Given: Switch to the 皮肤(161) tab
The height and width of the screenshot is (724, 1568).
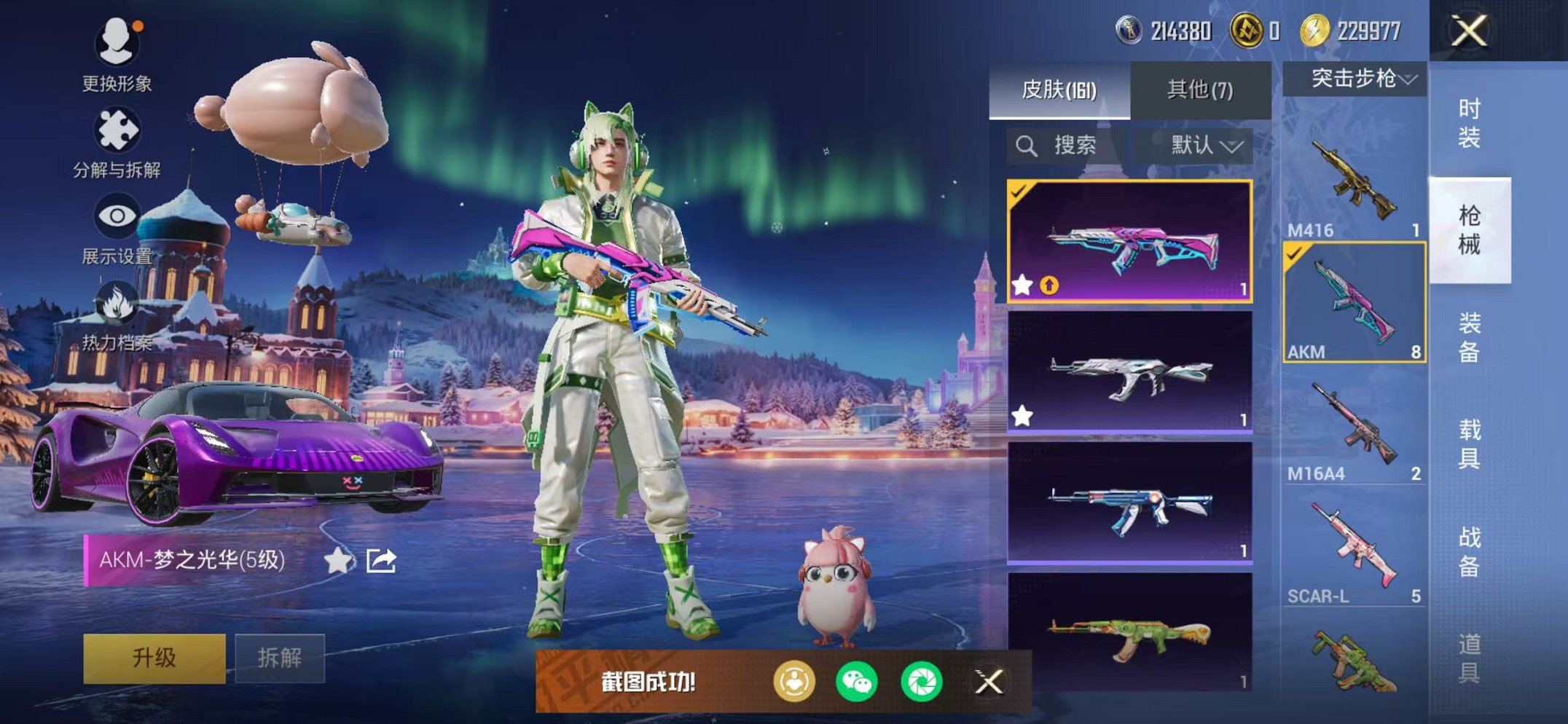Looking at the screenshot, I should (1059, 90).
